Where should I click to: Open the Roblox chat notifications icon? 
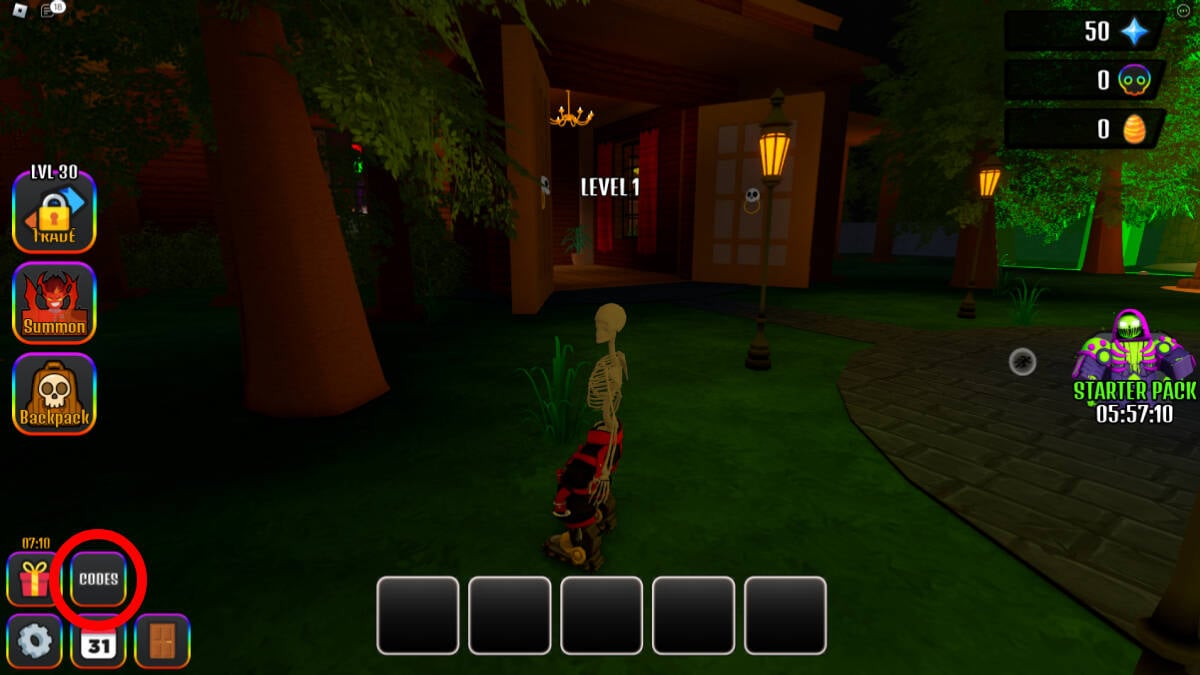pyautogui.click(x=52, y=10)
